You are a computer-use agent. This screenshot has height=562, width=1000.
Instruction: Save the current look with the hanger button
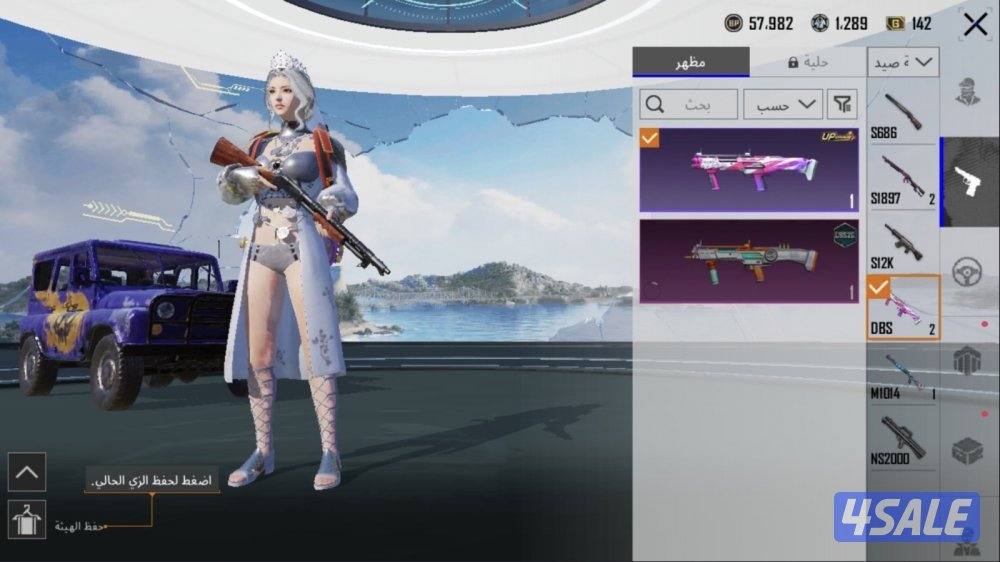(x=27, y=519)
